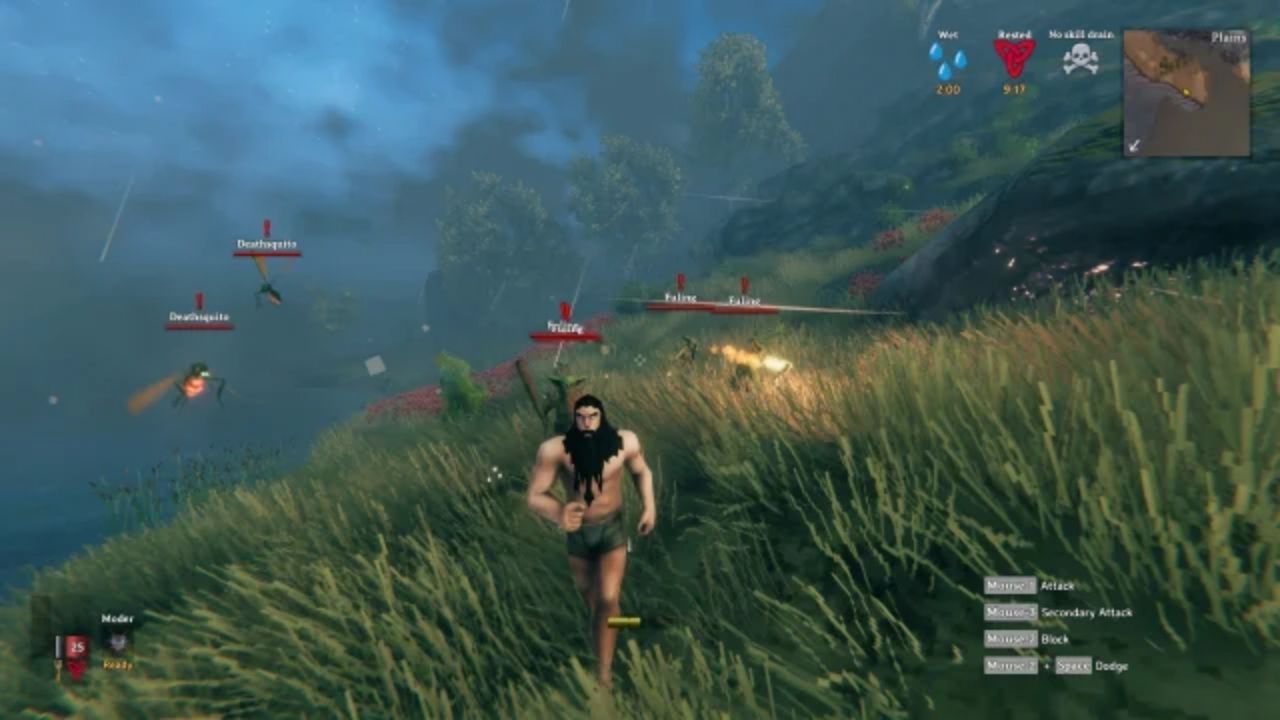Open the Plains minimap
Image resolution: width=1280 pixels, height=720 pixels.
pos(1186,93)
